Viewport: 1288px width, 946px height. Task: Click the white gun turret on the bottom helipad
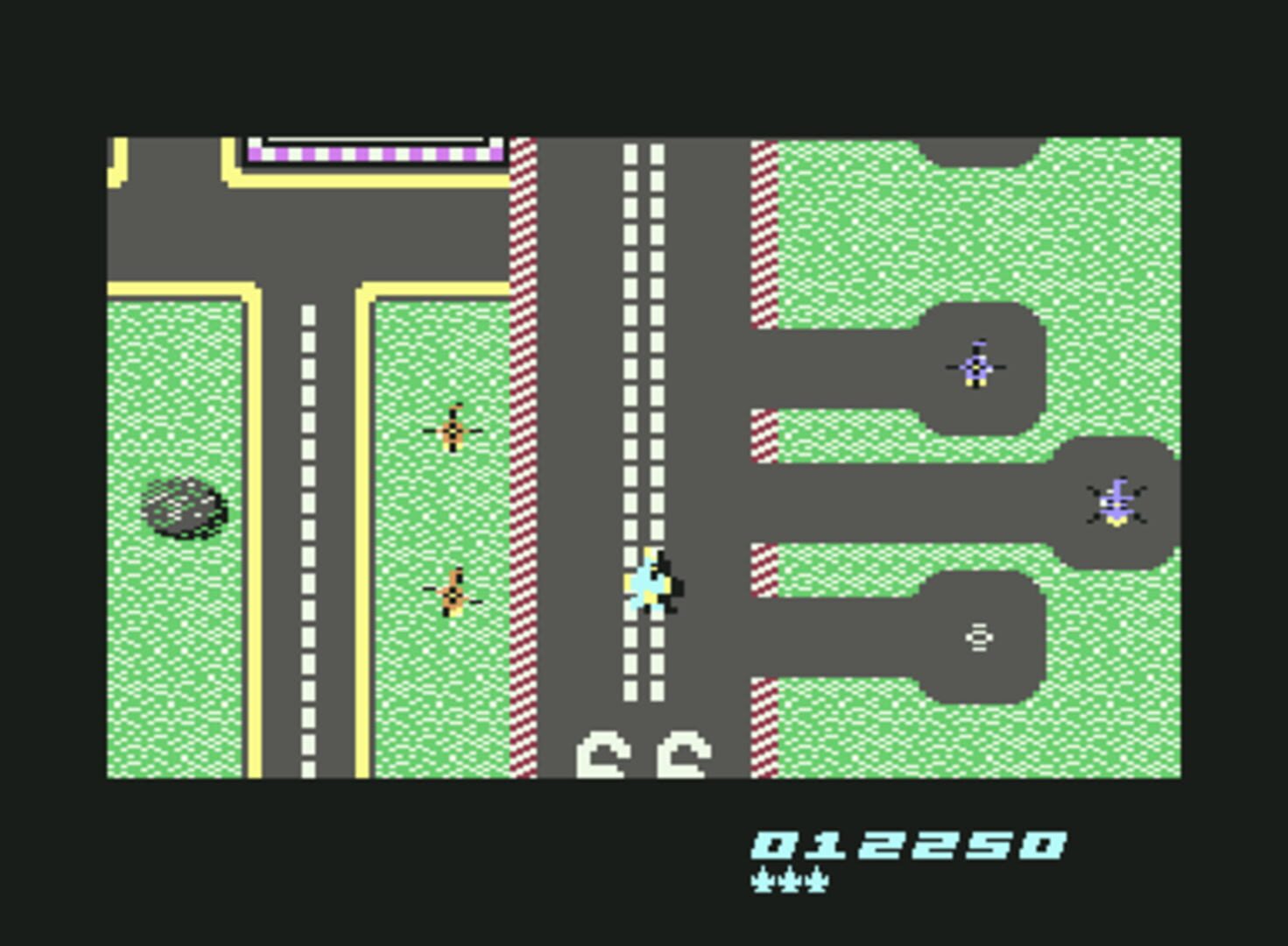pyautogui.click(x=978, y=638)
